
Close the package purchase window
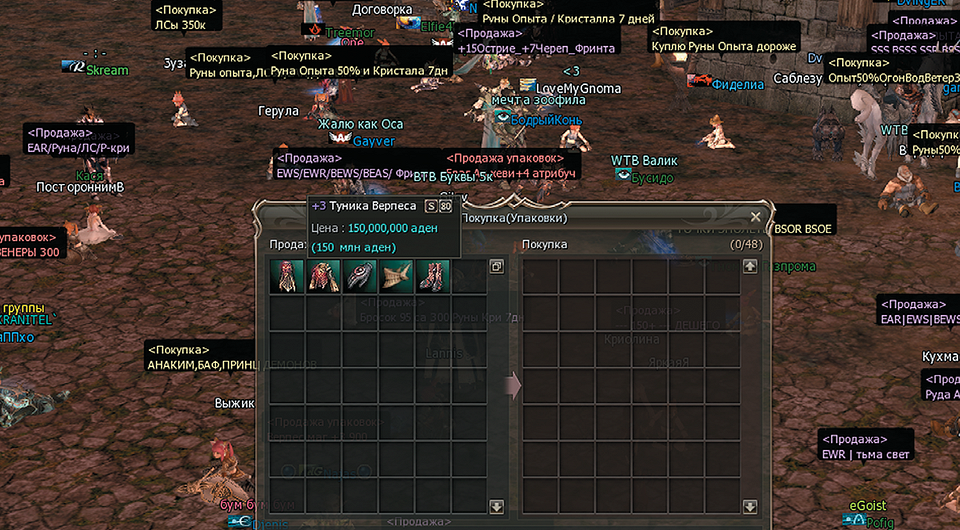pos(755,216)
